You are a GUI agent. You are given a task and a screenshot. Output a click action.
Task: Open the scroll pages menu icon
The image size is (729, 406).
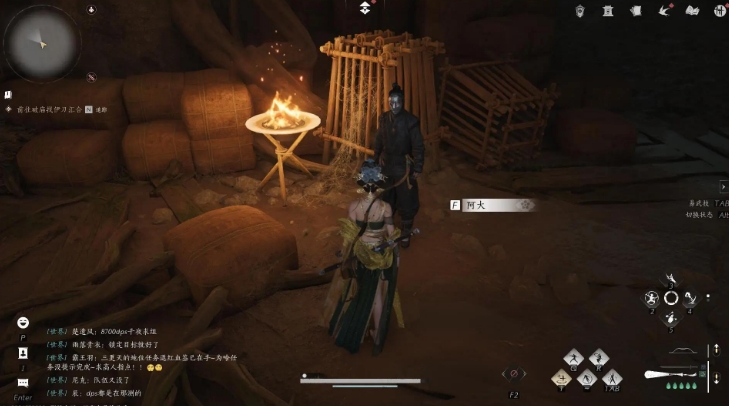pos(635,10)
